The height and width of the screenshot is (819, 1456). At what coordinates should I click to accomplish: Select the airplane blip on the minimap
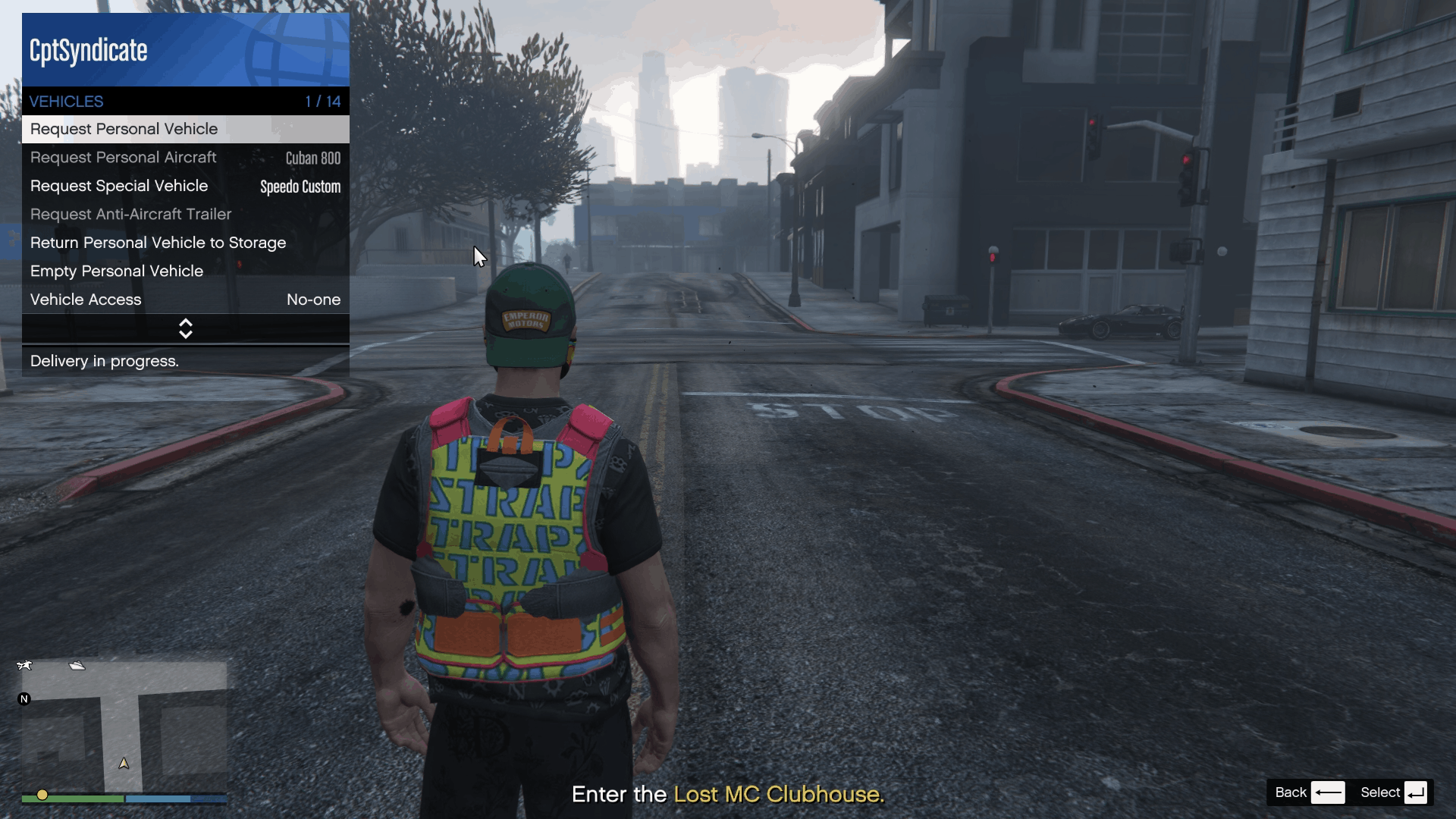click(x=25, y=665)
